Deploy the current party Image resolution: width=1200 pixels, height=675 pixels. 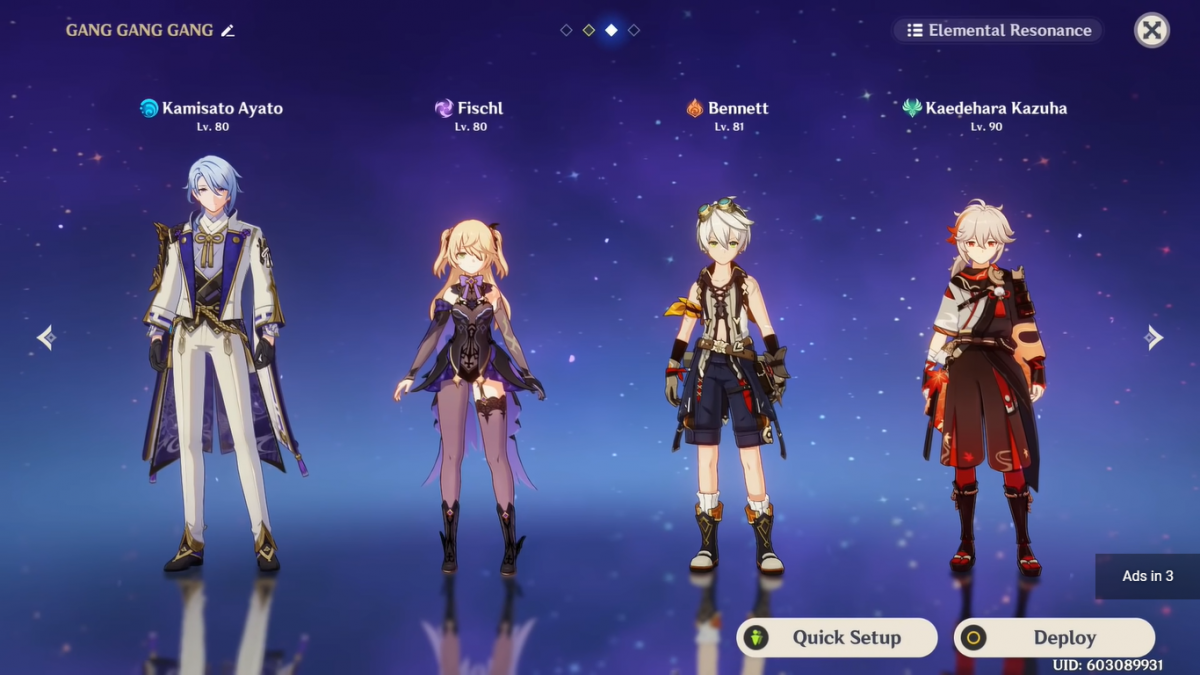1054,637
